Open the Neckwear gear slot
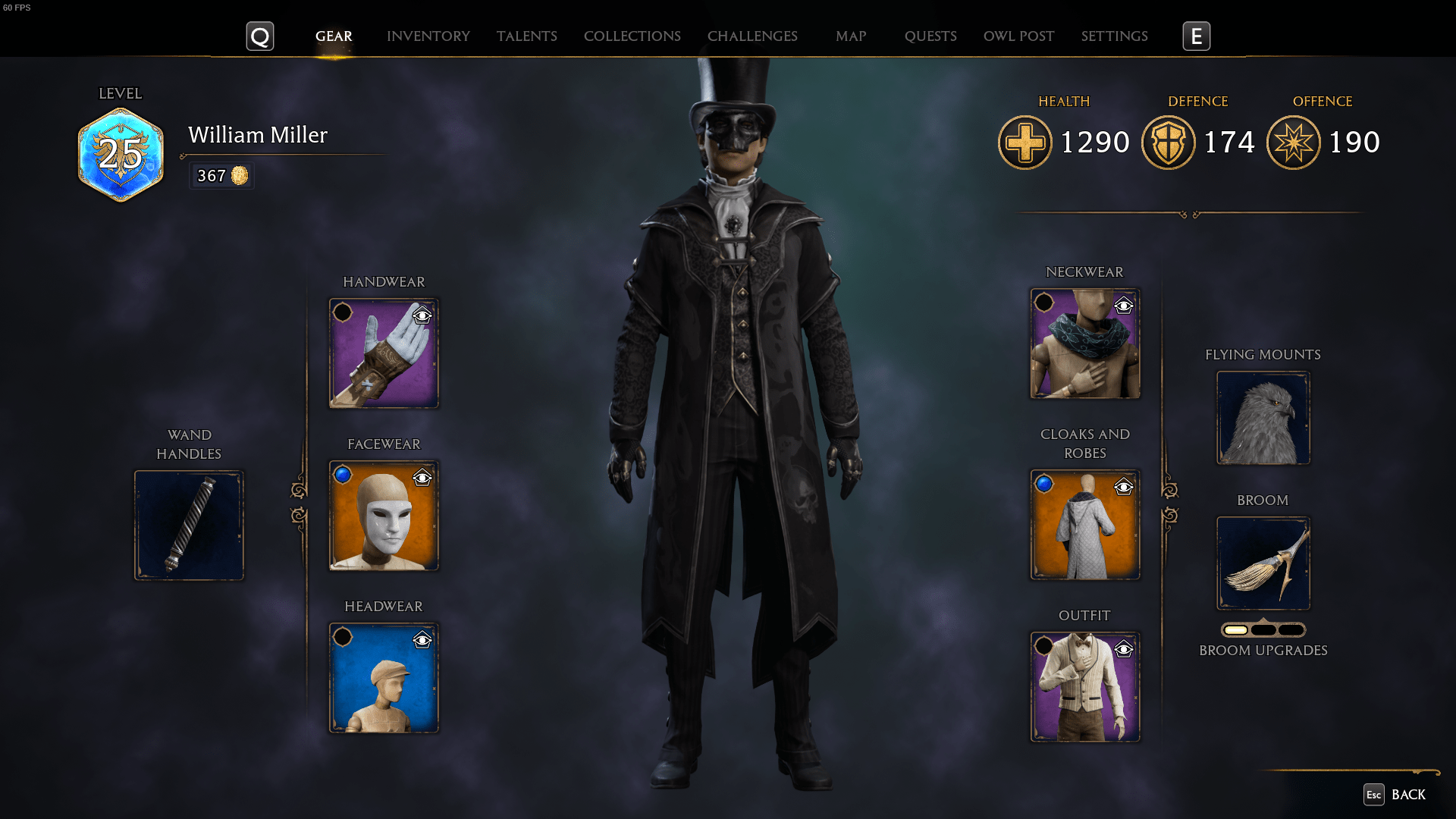 (x=1084, y=344)
